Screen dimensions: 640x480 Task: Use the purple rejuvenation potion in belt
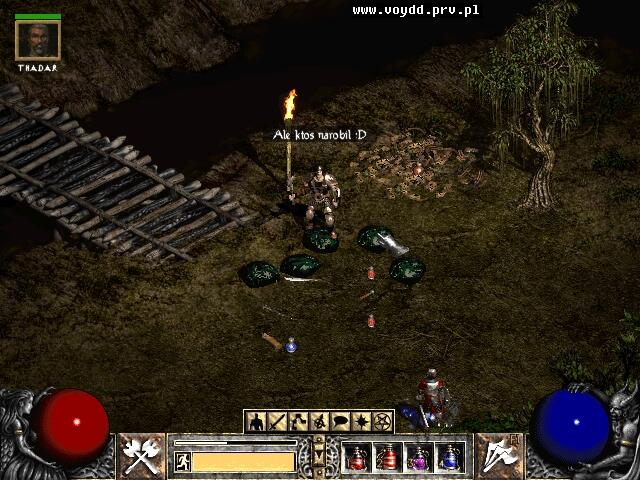tap(419, 458)
